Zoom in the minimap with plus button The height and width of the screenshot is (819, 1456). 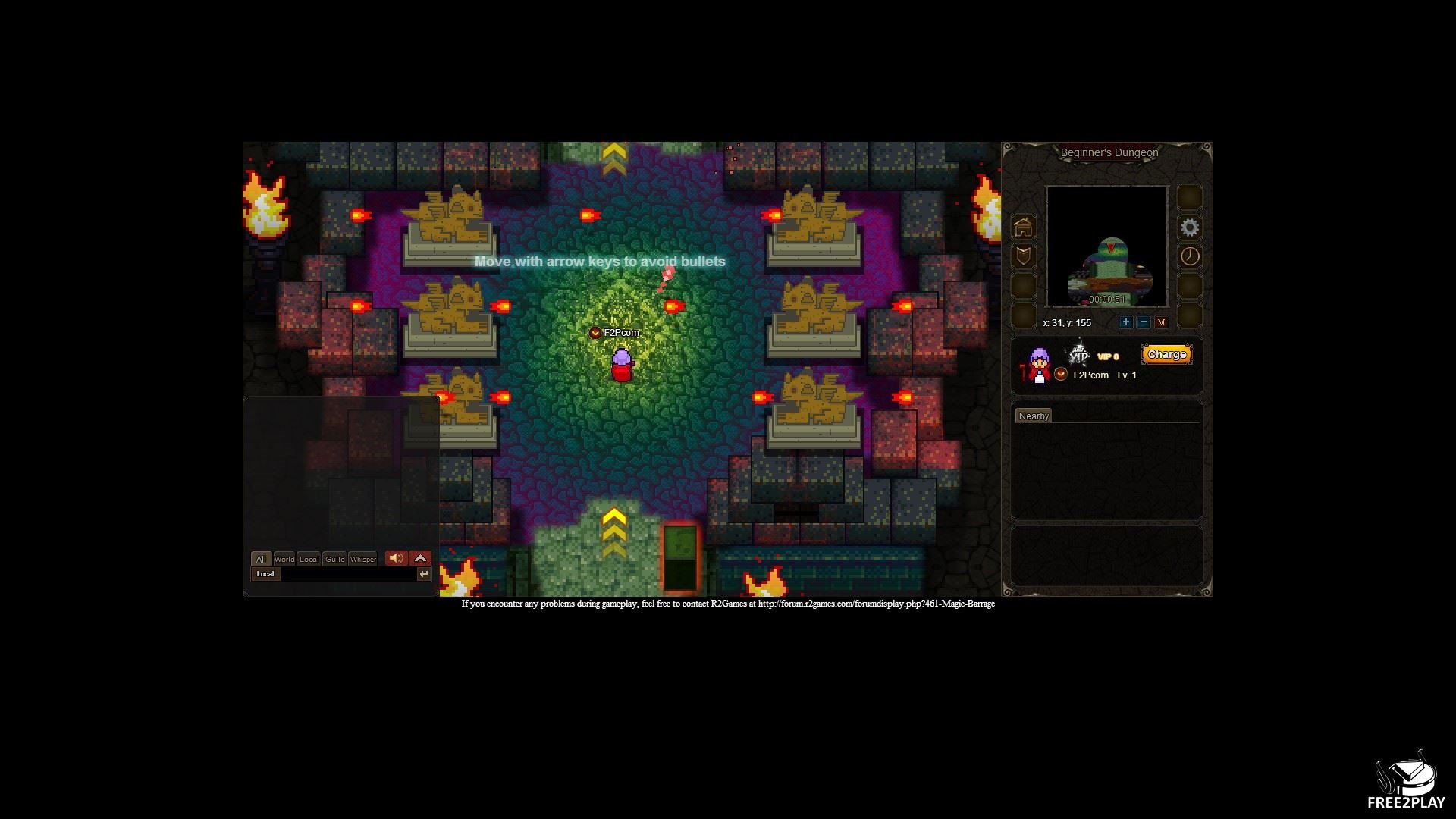pyautogui.click(x=1125, y=322)
